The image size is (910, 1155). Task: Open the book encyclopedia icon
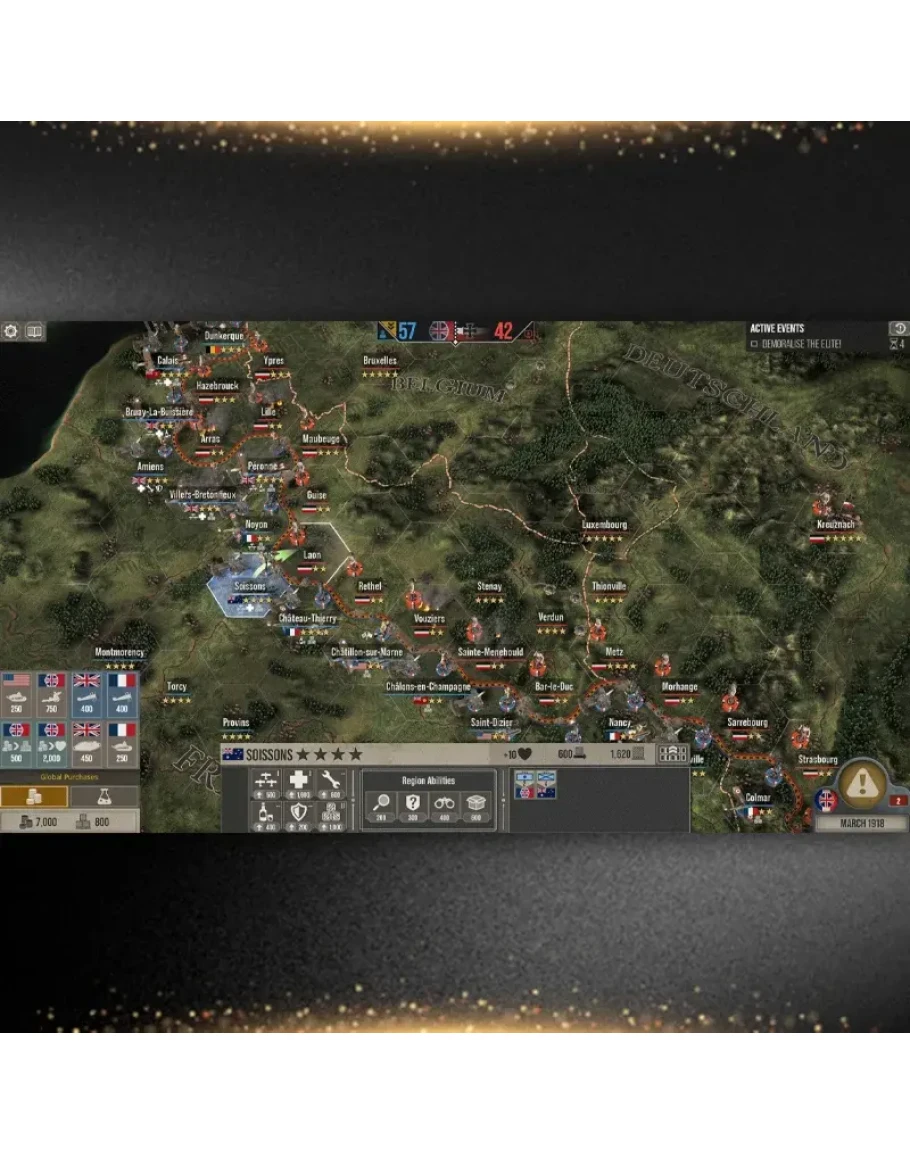click(35, 331)
